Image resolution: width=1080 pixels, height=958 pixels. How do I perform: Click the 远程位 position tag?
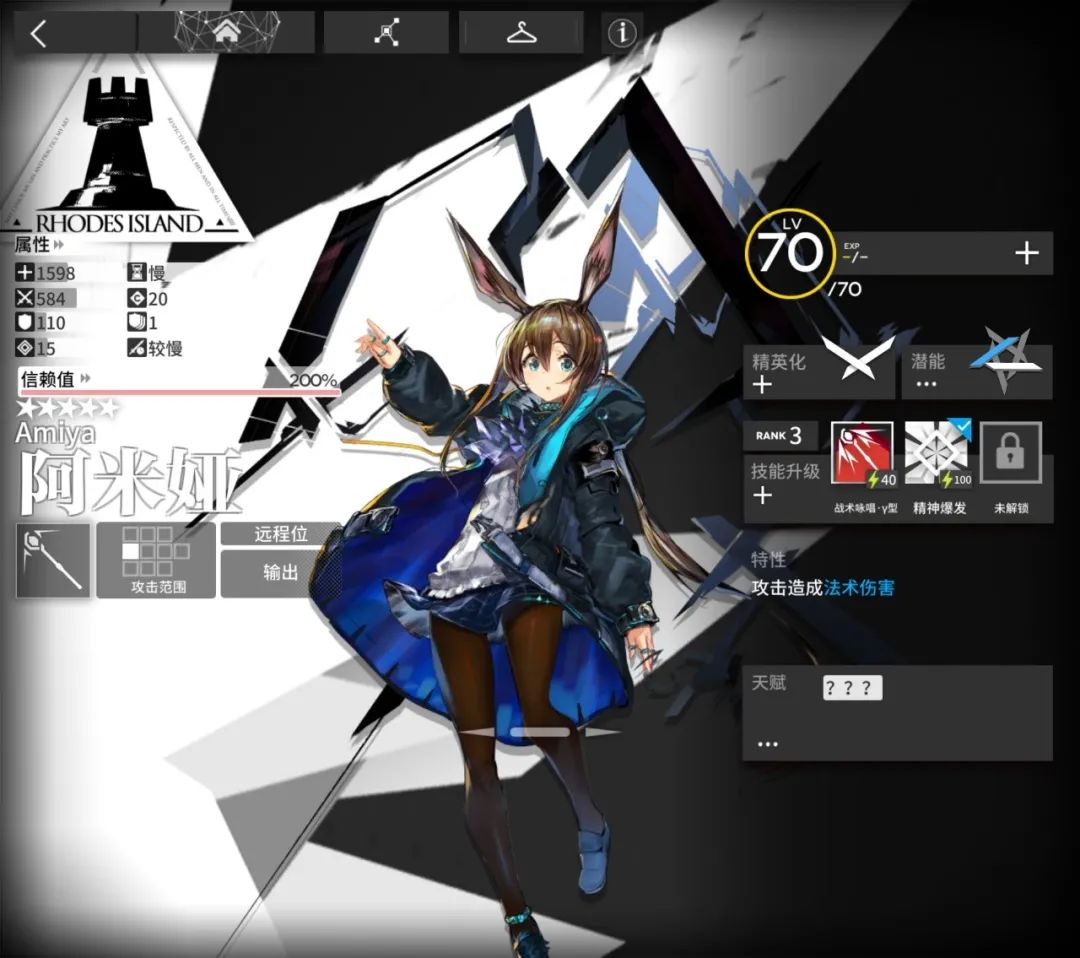coord(278,535)
